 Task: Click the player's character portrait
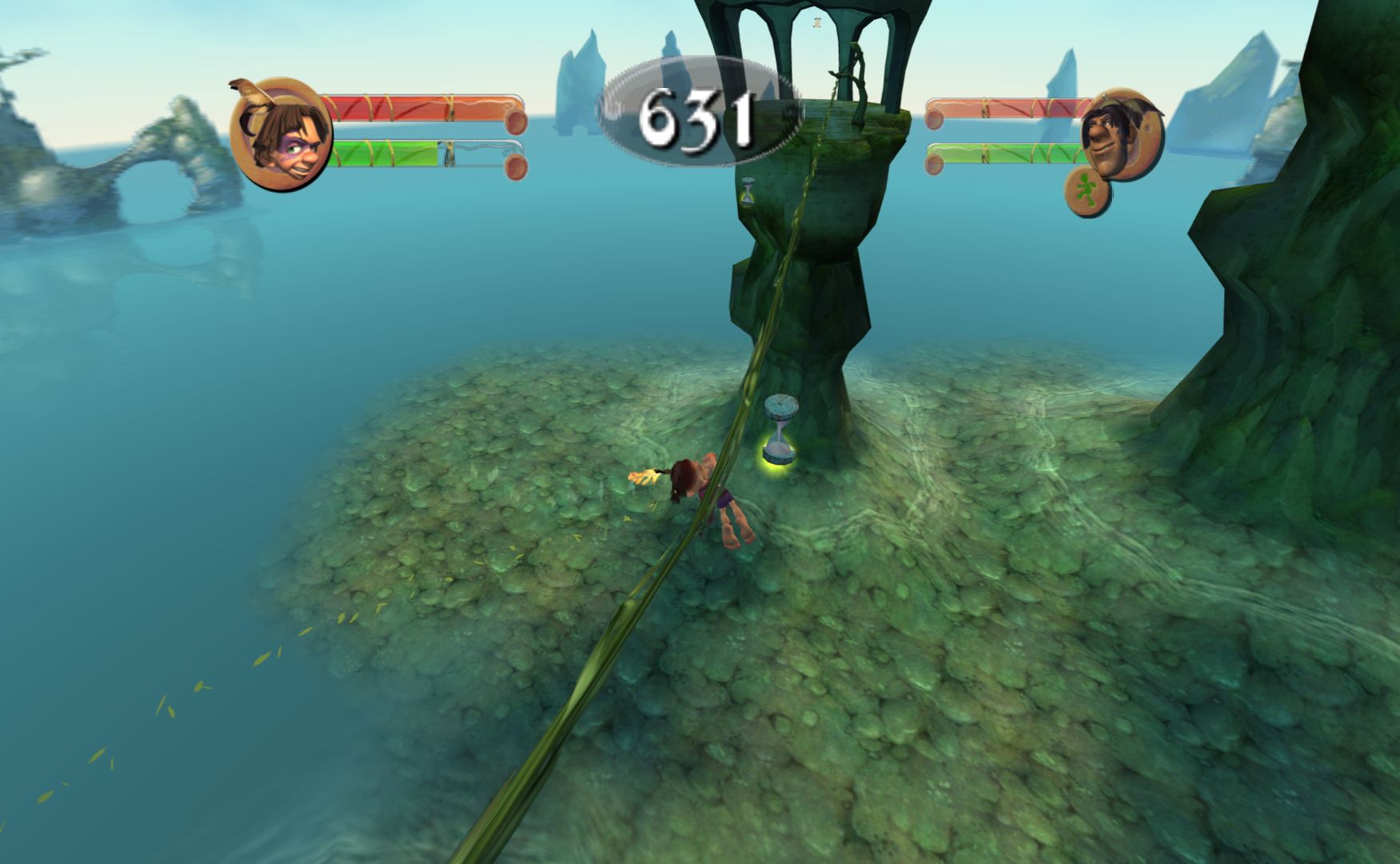(x=280, y=134)
